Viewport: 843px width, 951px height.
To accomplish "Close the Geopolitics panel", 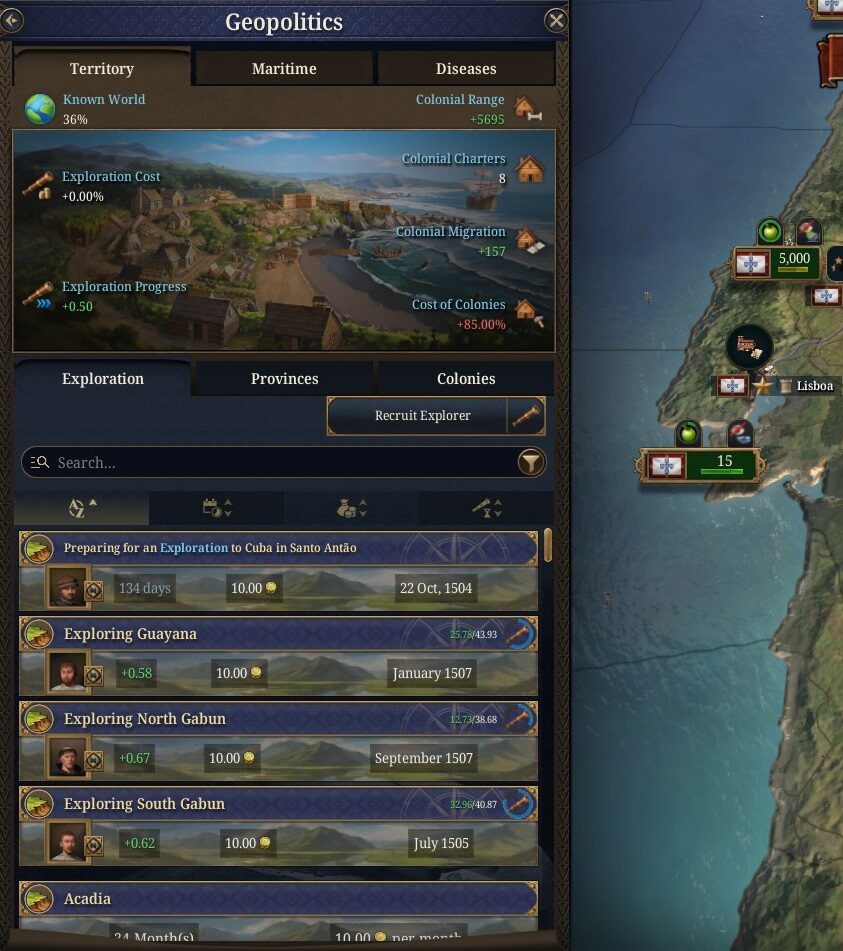I will pyautogui.click(x=556, y=21).
